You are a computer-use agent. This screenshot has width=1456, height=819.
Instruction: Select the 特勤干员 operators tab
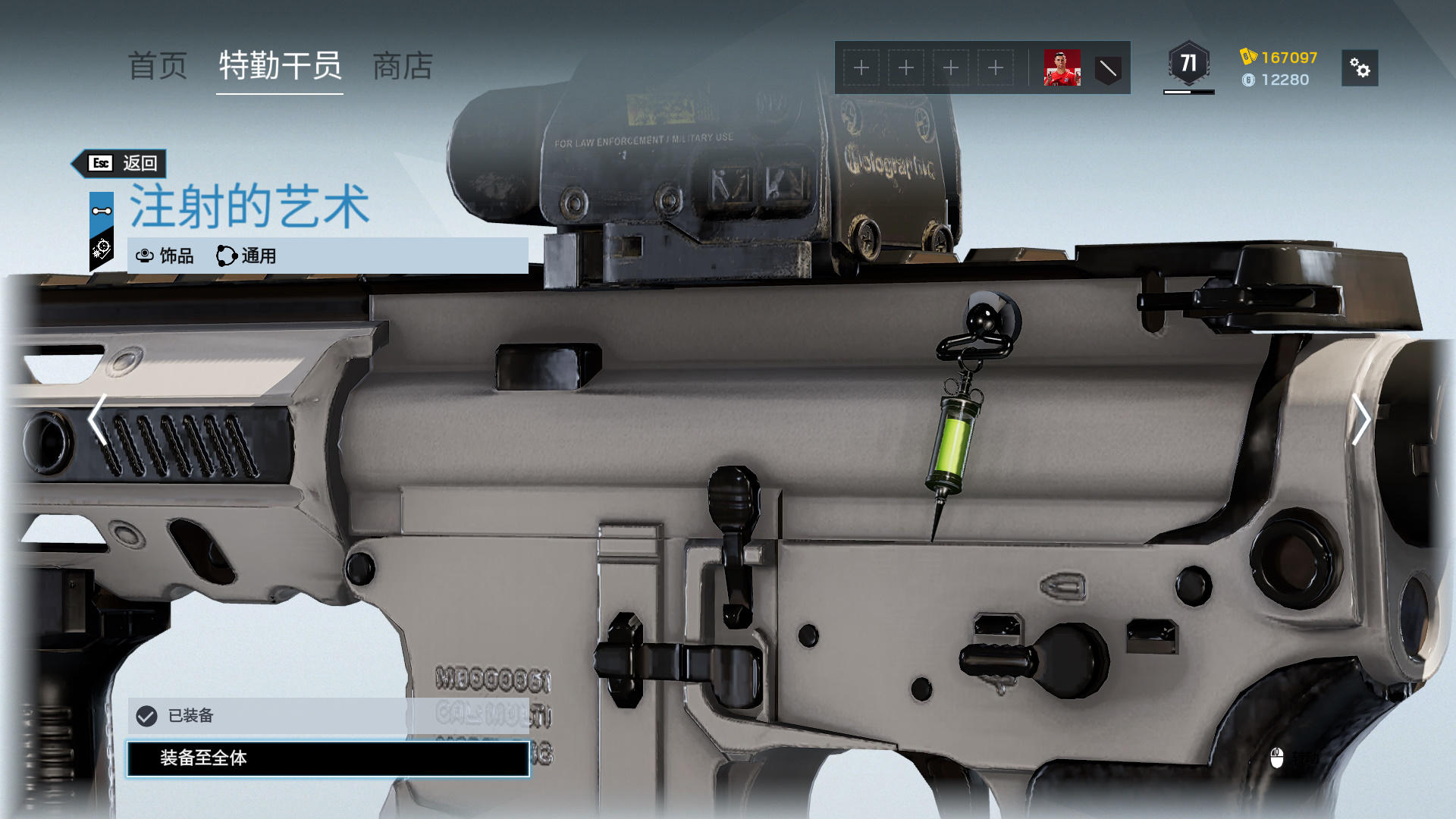coord(280,66)
